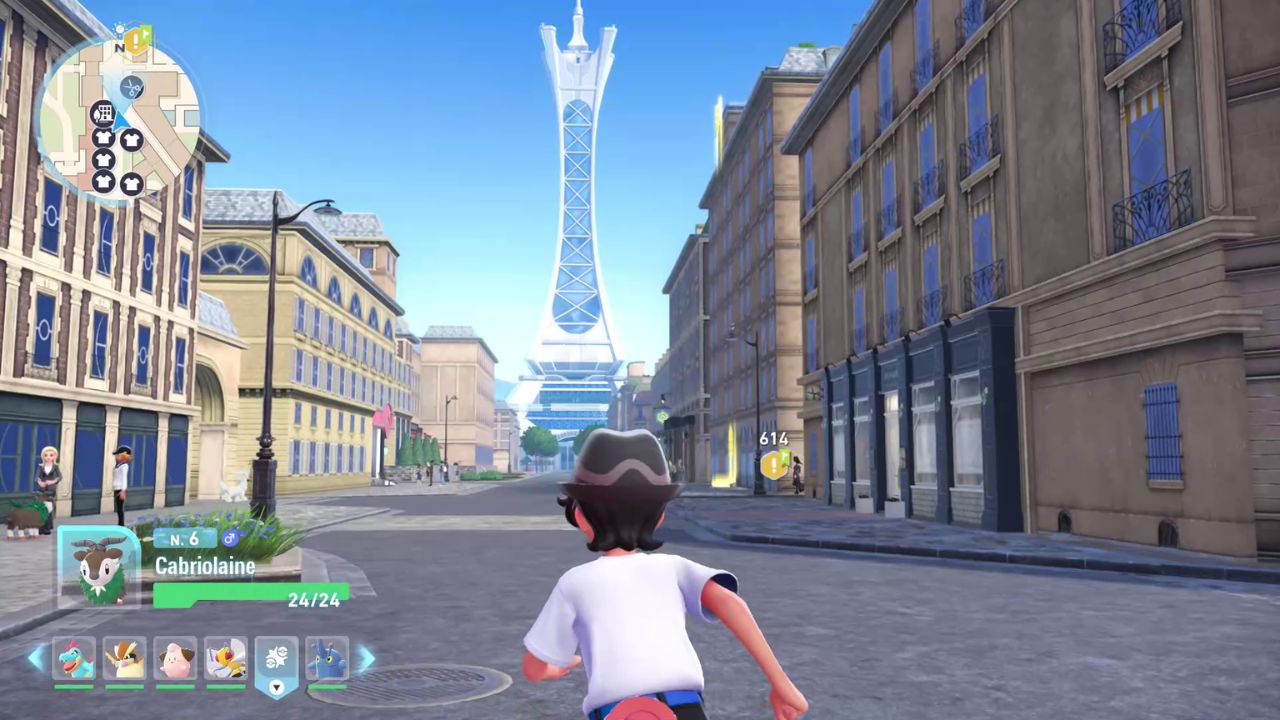This screenshot has width=1280, height=720.
Task: Activate the Mega Evolution slot in the party bar
Action: coord(277,659)
